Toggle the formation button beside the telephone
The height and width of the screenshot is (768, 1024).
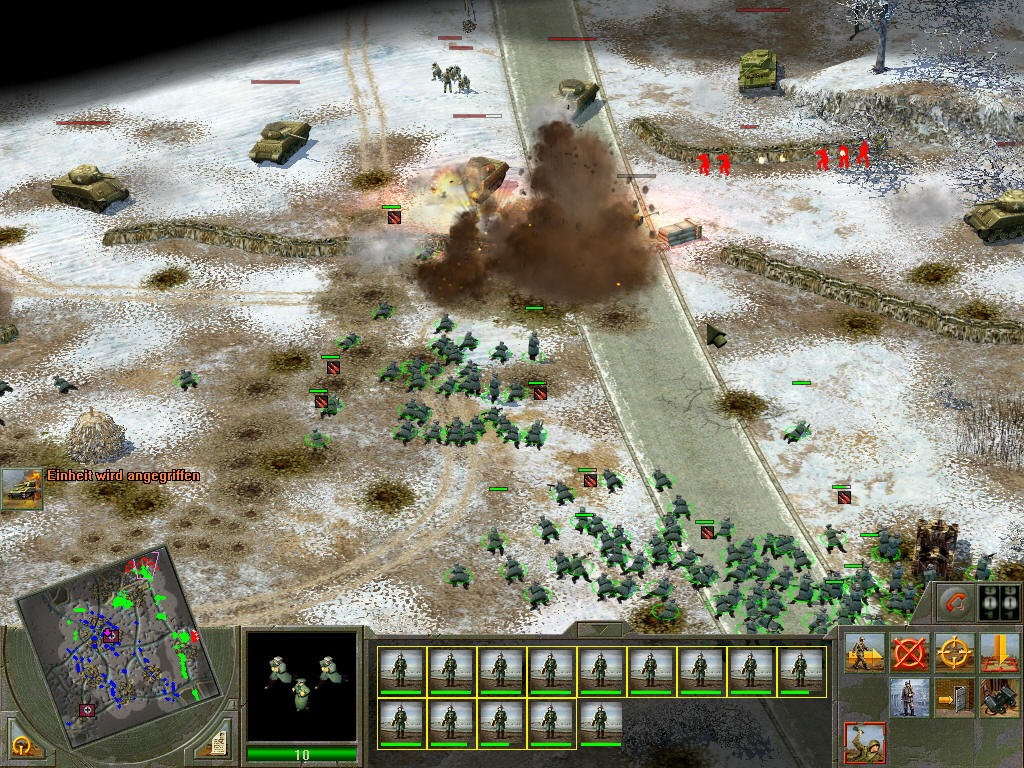click(x=997, y=603)
